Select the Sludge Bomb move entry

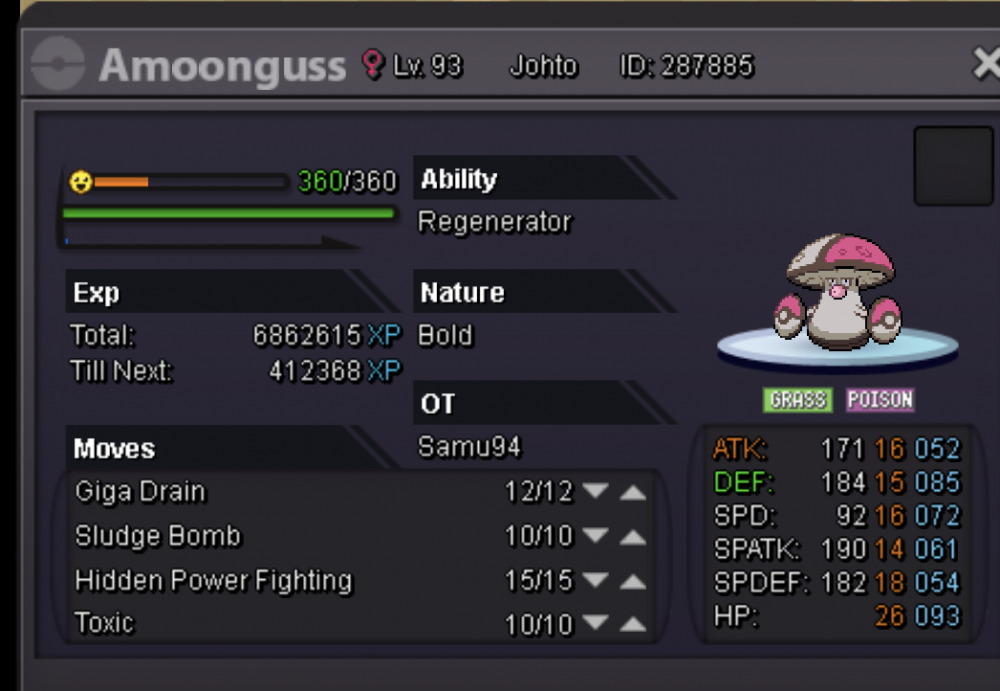158,537
